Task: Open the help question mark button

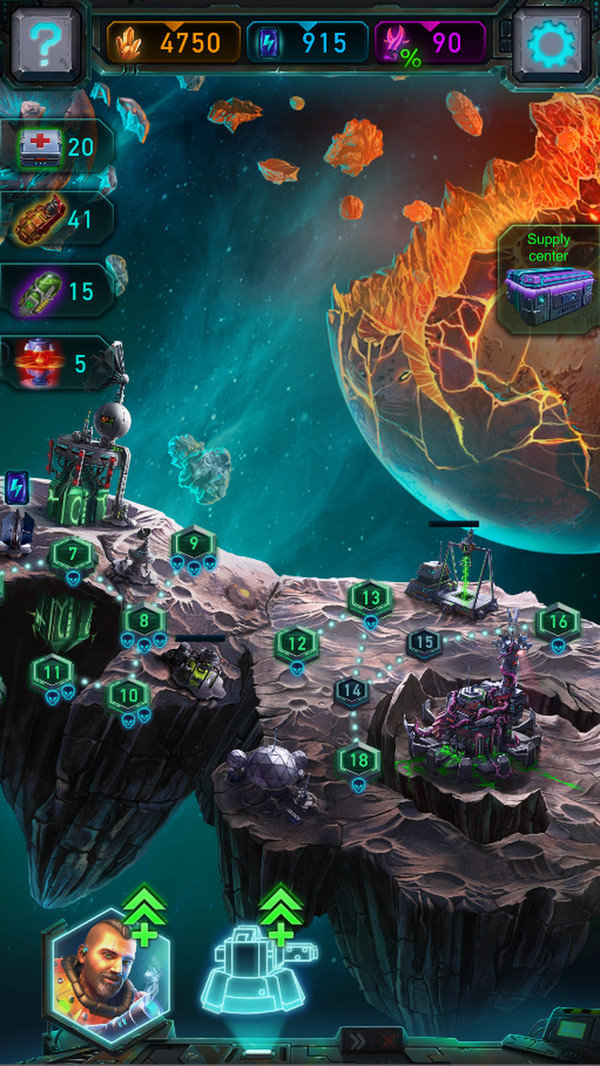Action: pos(44,42)
